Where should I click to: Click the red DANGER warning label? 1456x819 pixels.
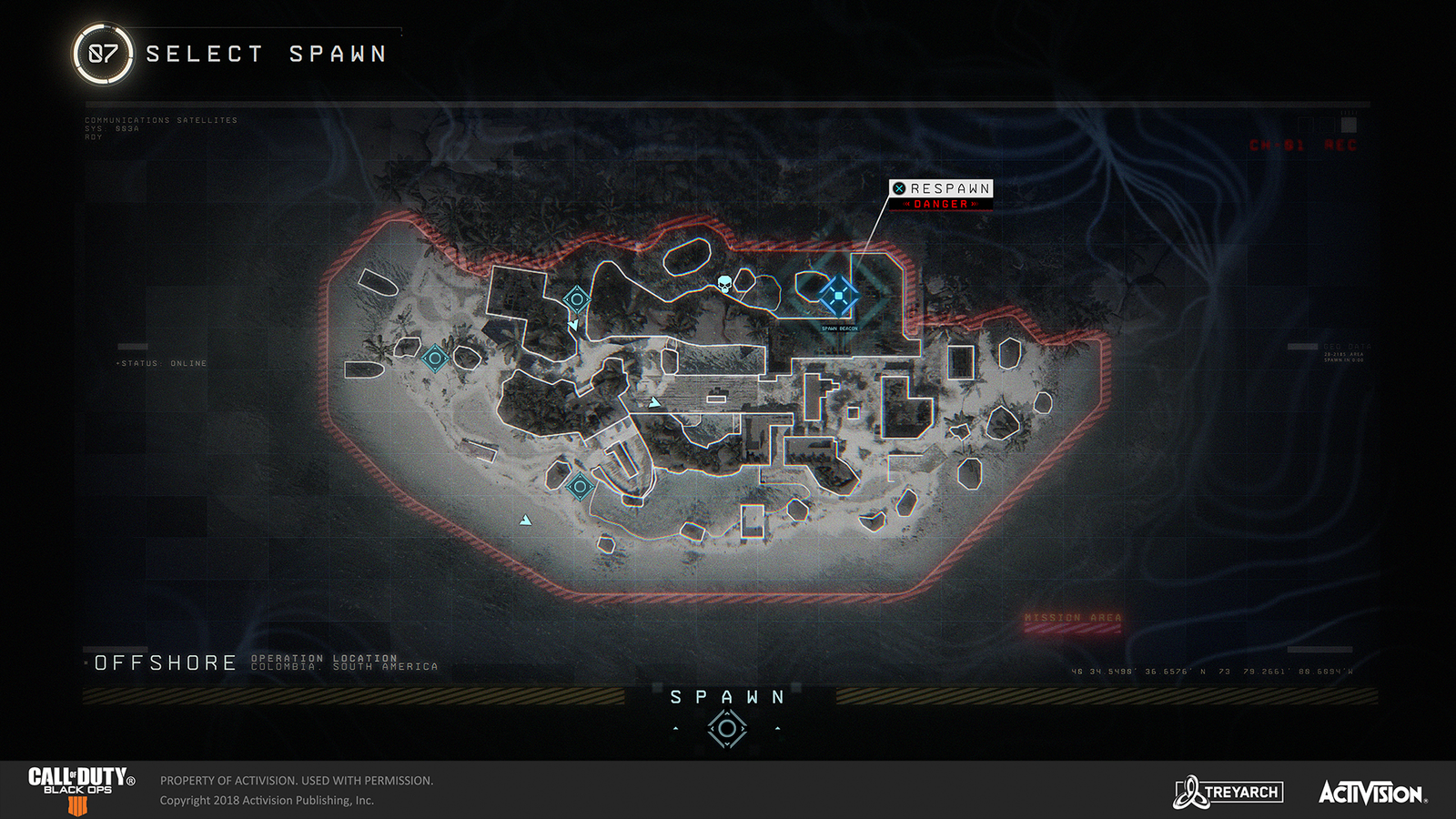pos(942,204)
